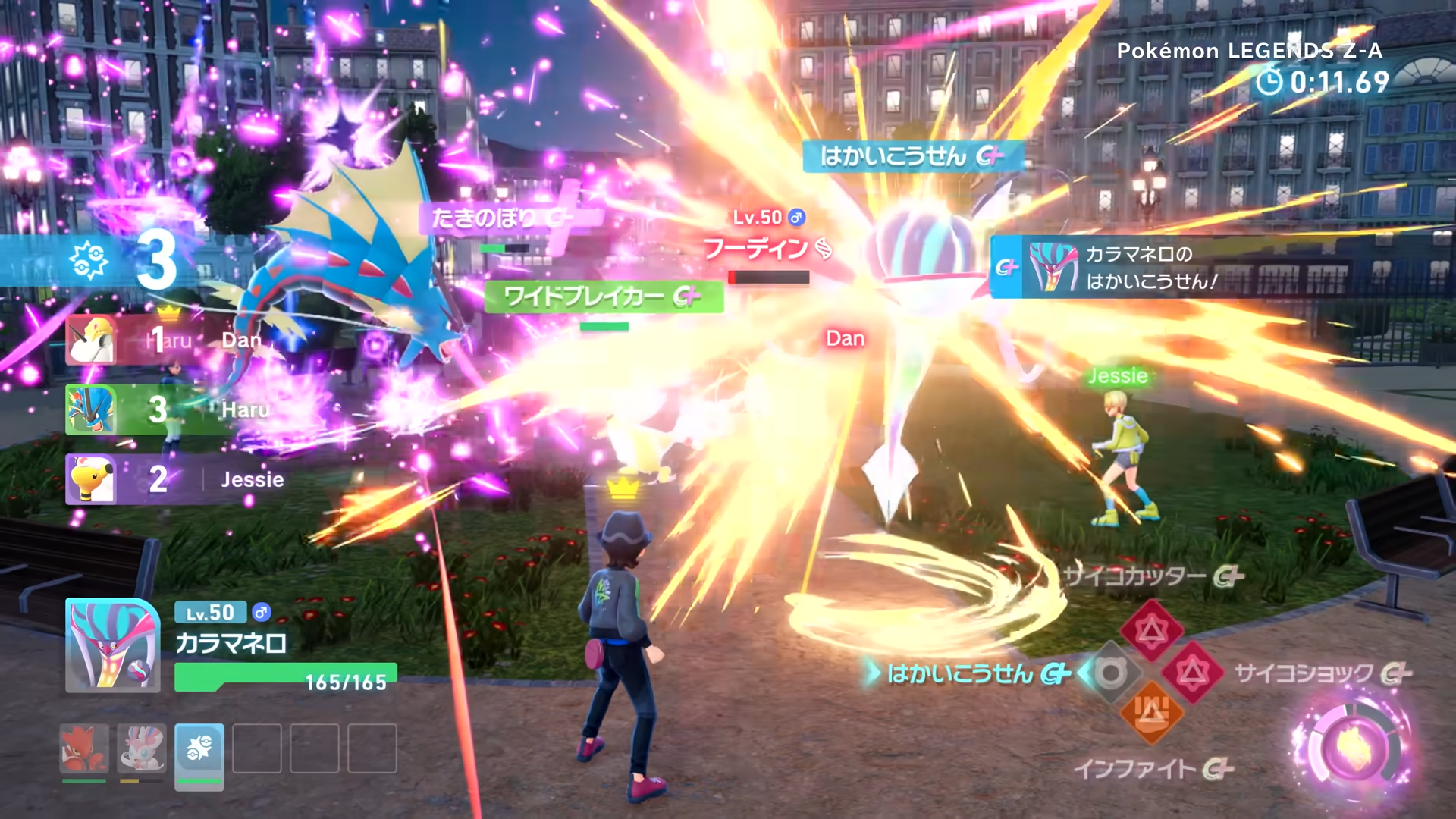This screenshot has height=819, width=1456.
Task: Activate the サイコショック move icon
Action: pos(1193,672)
